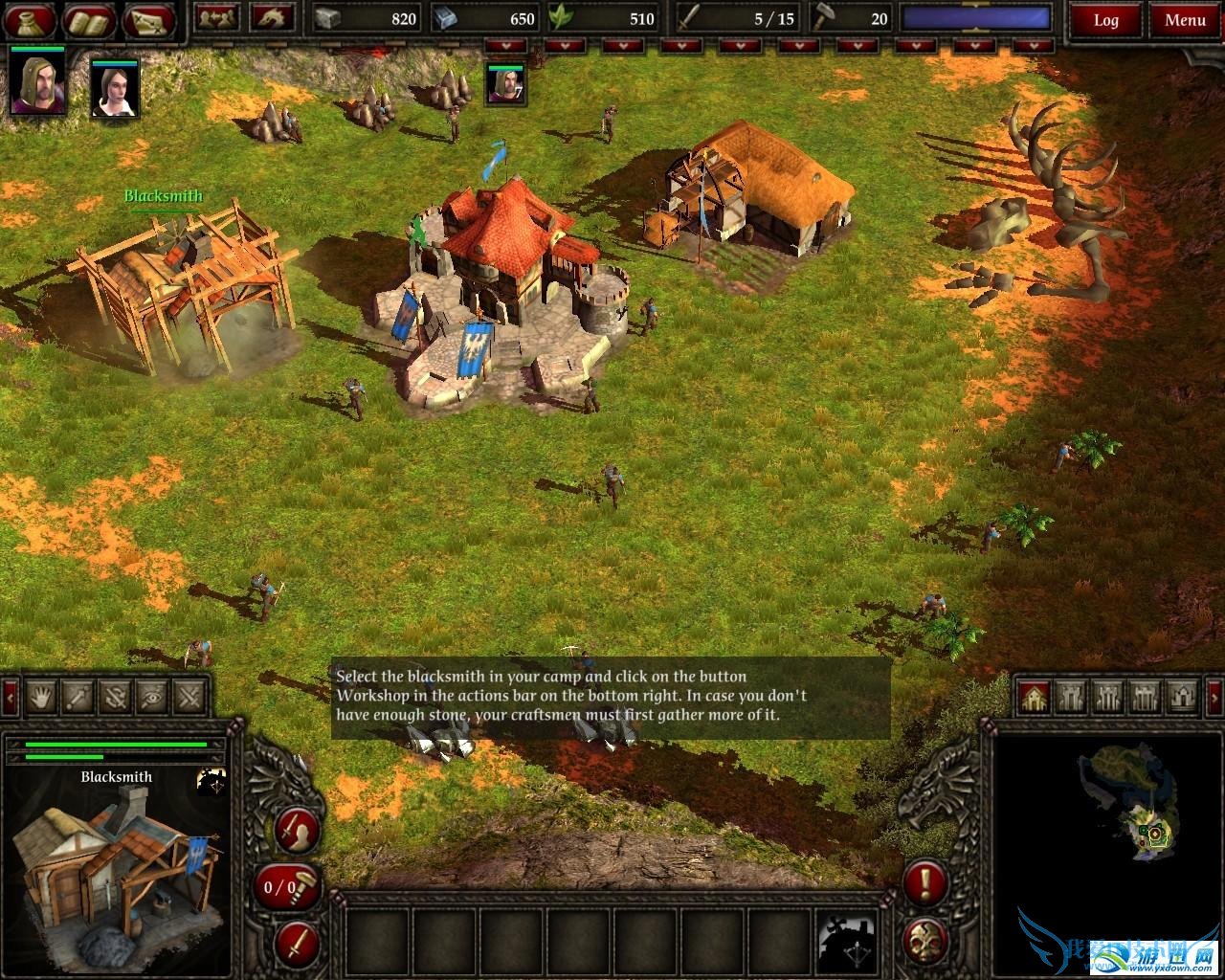Open the inventory bag button
This screenshot has width=1225, height=980.
pos(30,19)
